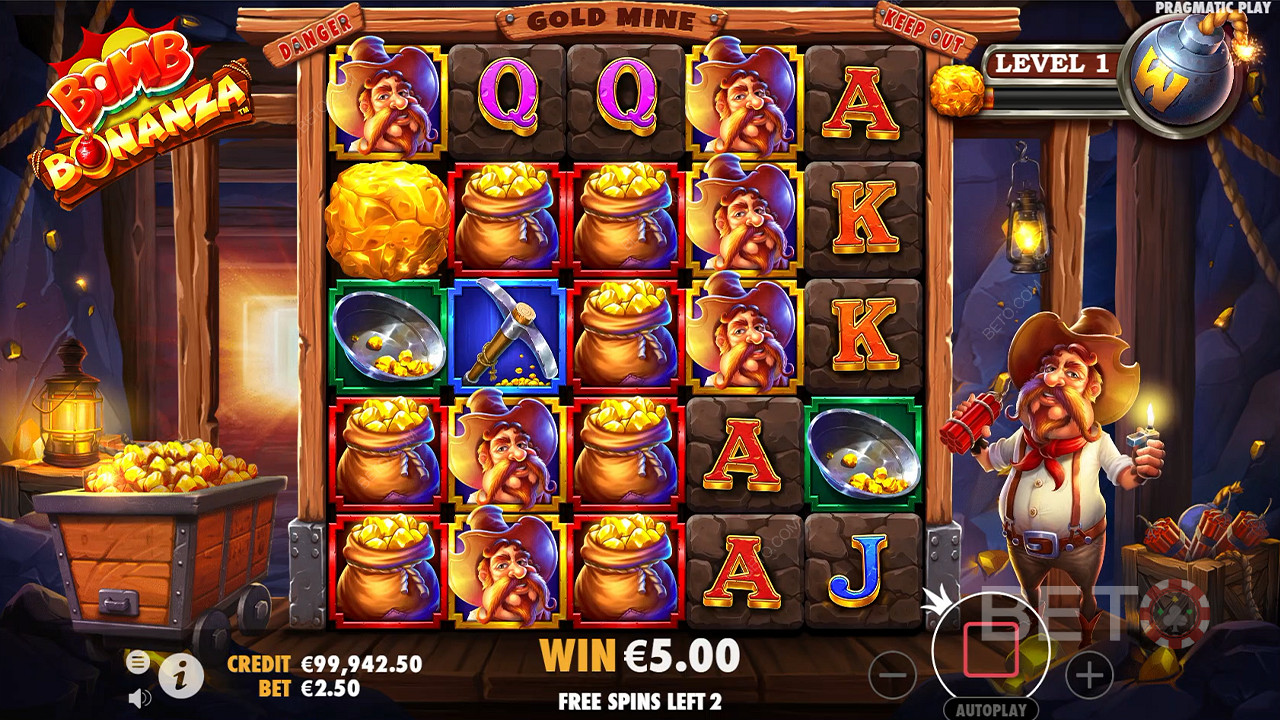Open the Autoplay options
The width and height of the screenshot is (1280, 720).
pyautogui.click(x=990, y=711)
